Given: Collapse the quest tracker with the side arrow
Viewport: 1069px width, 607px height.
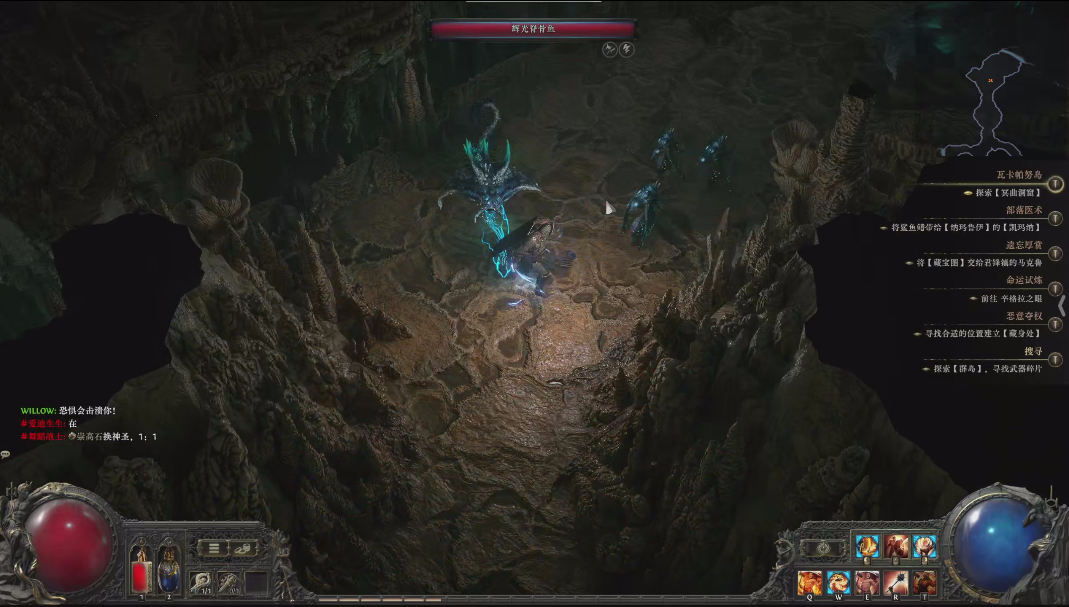Looking at the screenshot, I should click(1062, 305).
